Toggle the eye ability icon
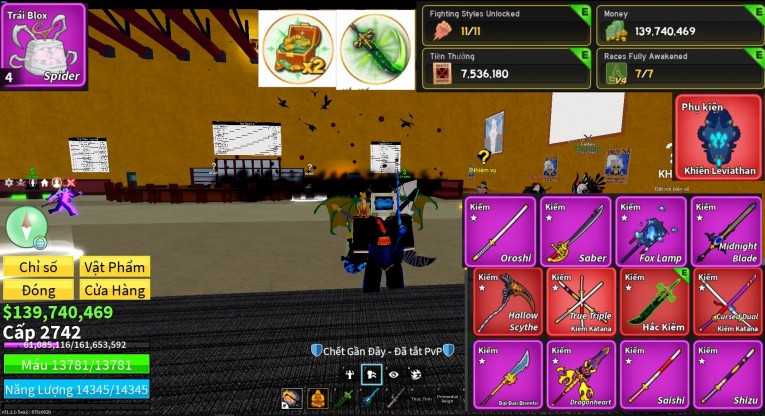 394,374
